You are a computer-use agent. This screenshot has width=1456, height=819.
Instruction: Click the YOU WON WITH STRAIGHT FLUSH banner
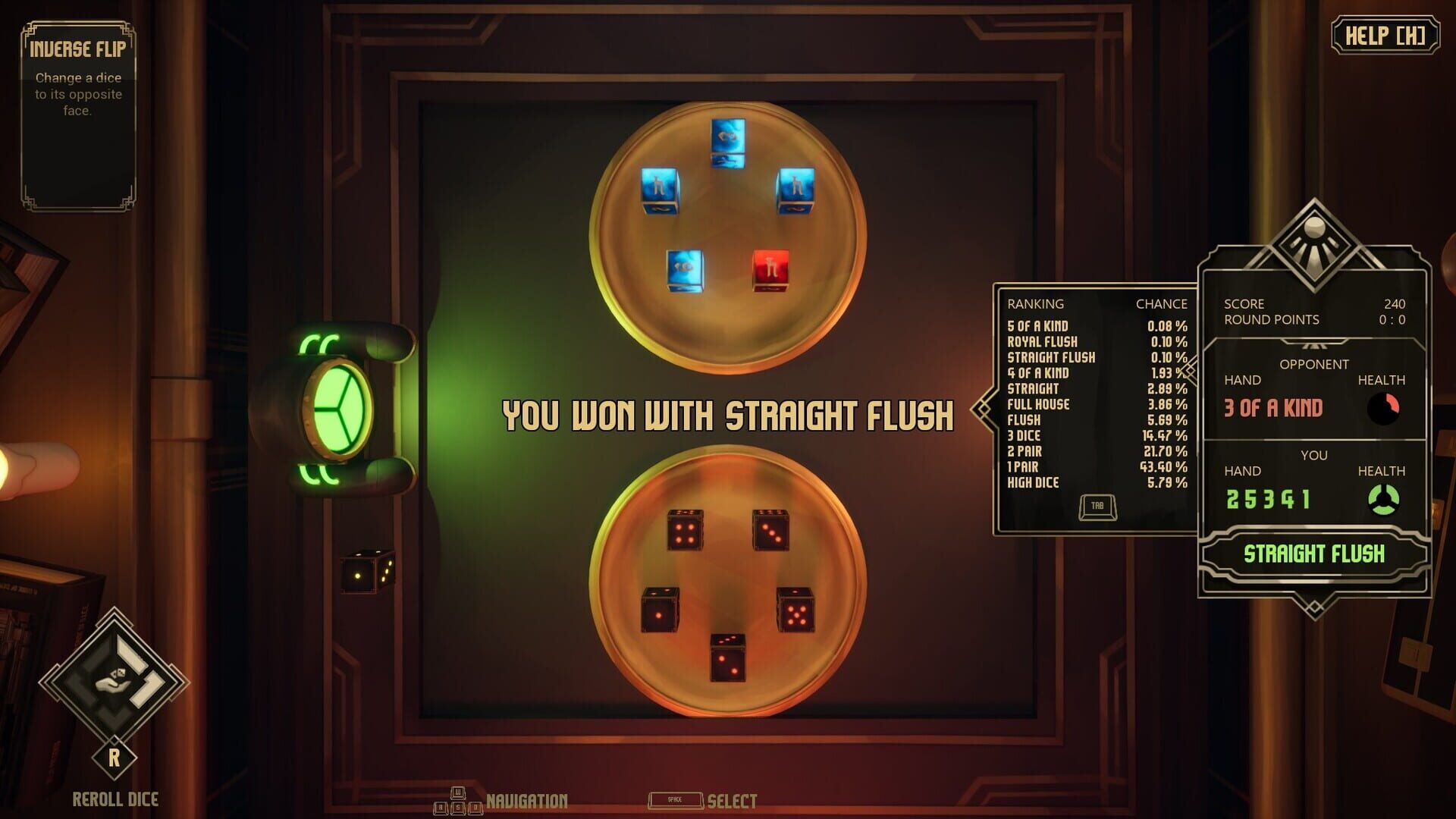click(x=730, y=414)
